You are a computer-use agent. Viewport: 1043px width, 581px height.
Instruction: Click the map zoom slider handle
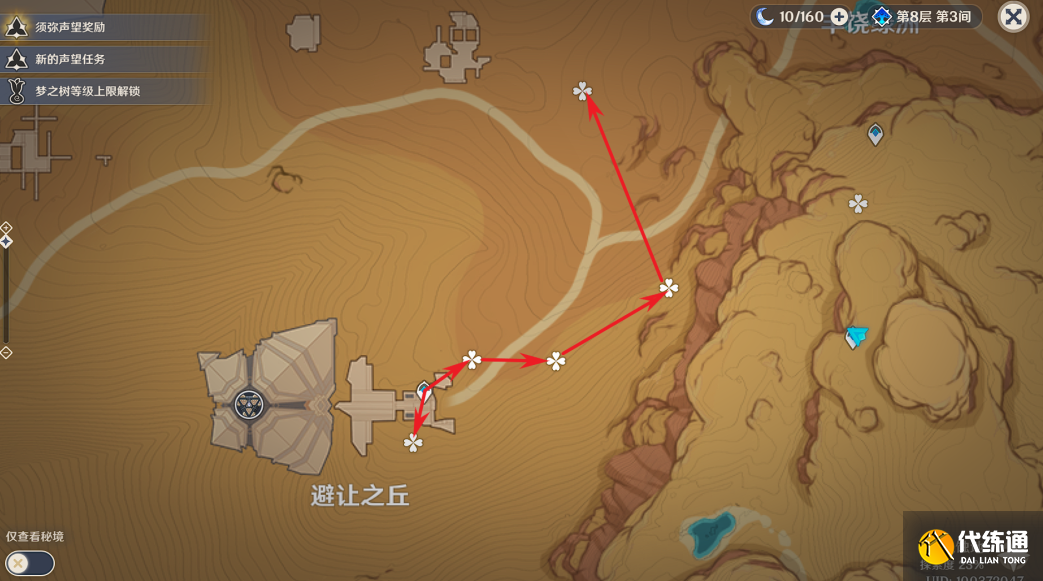[x=6, y=241]
